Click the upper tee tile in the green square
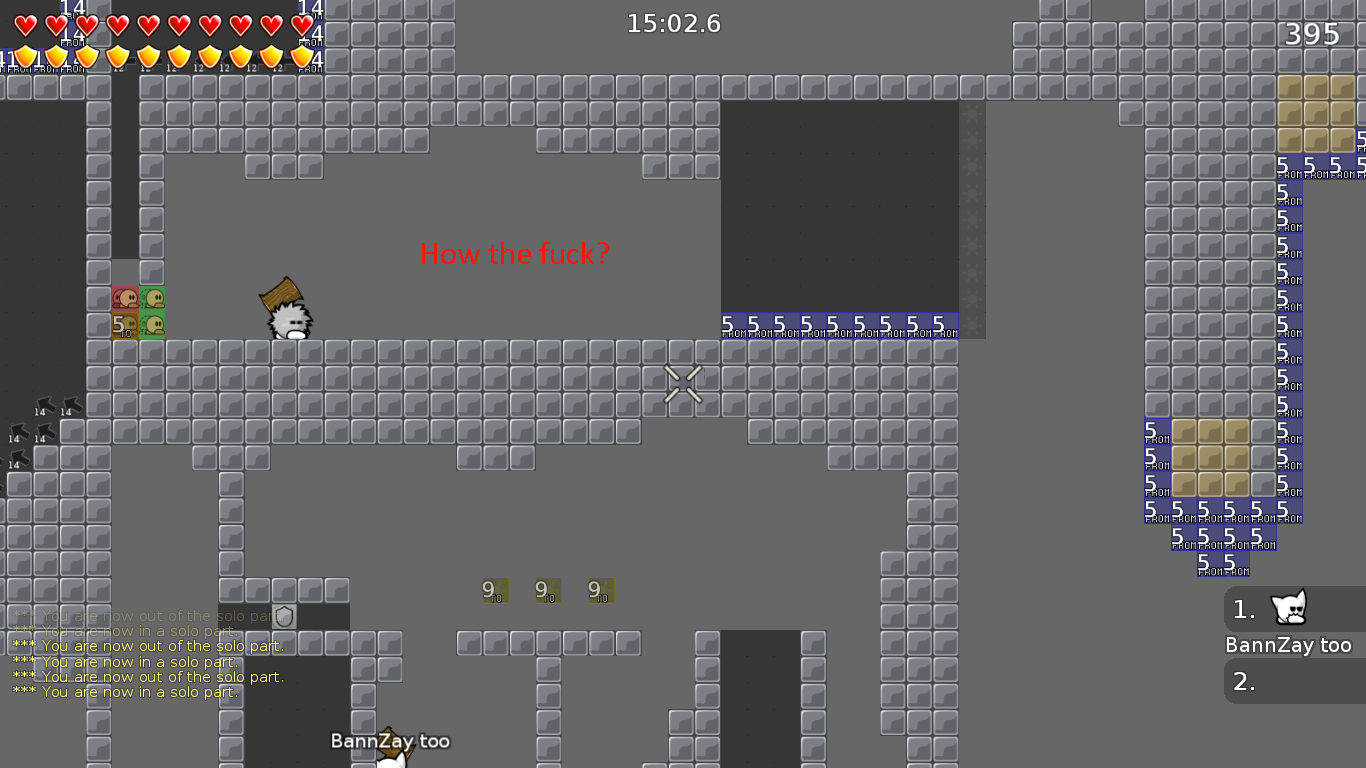This screenshot has height=768, width=1366. [150, 296]
